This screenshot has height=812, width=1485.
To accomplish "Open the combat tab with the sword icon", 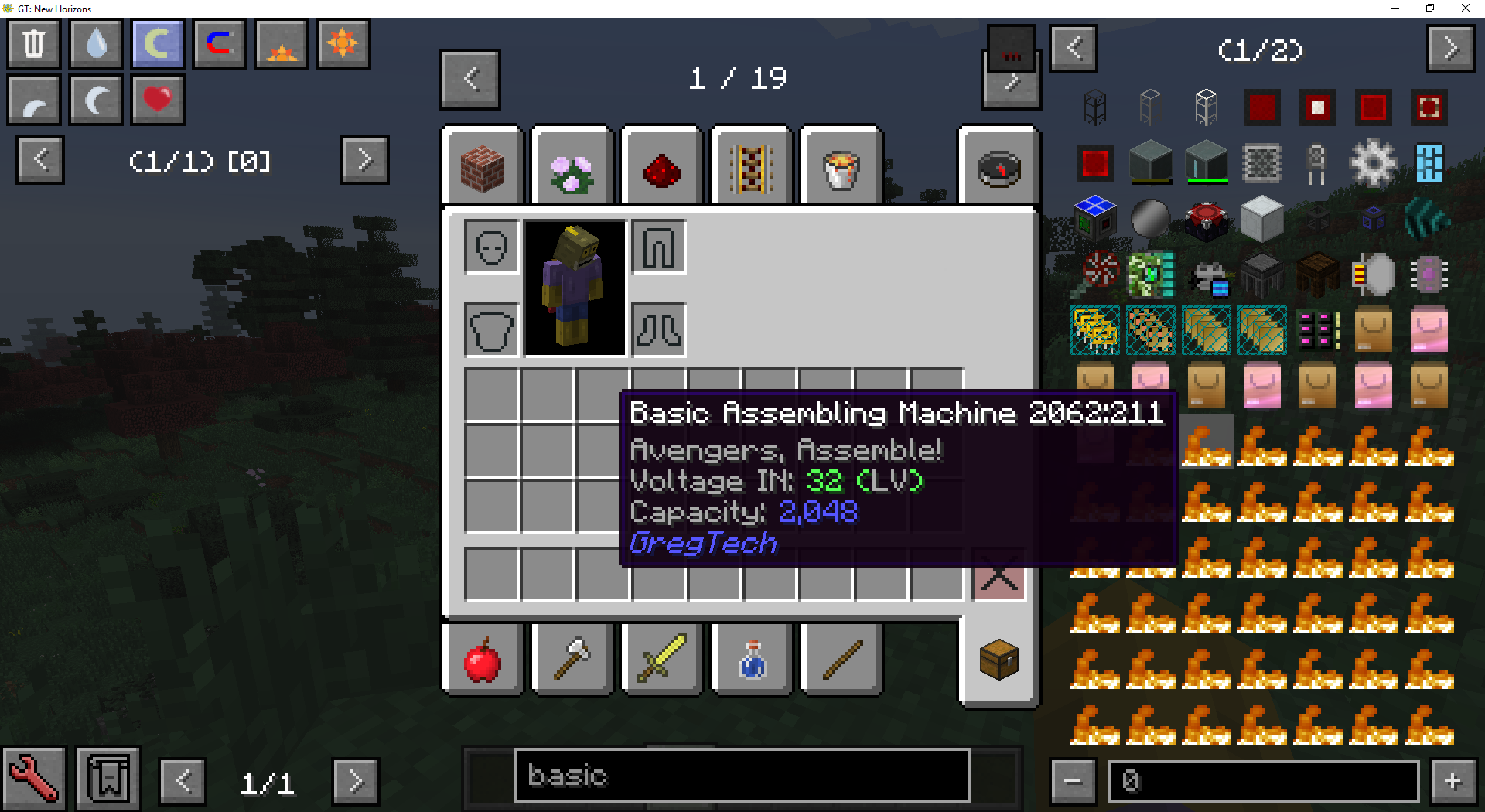I will coord(661,660).
